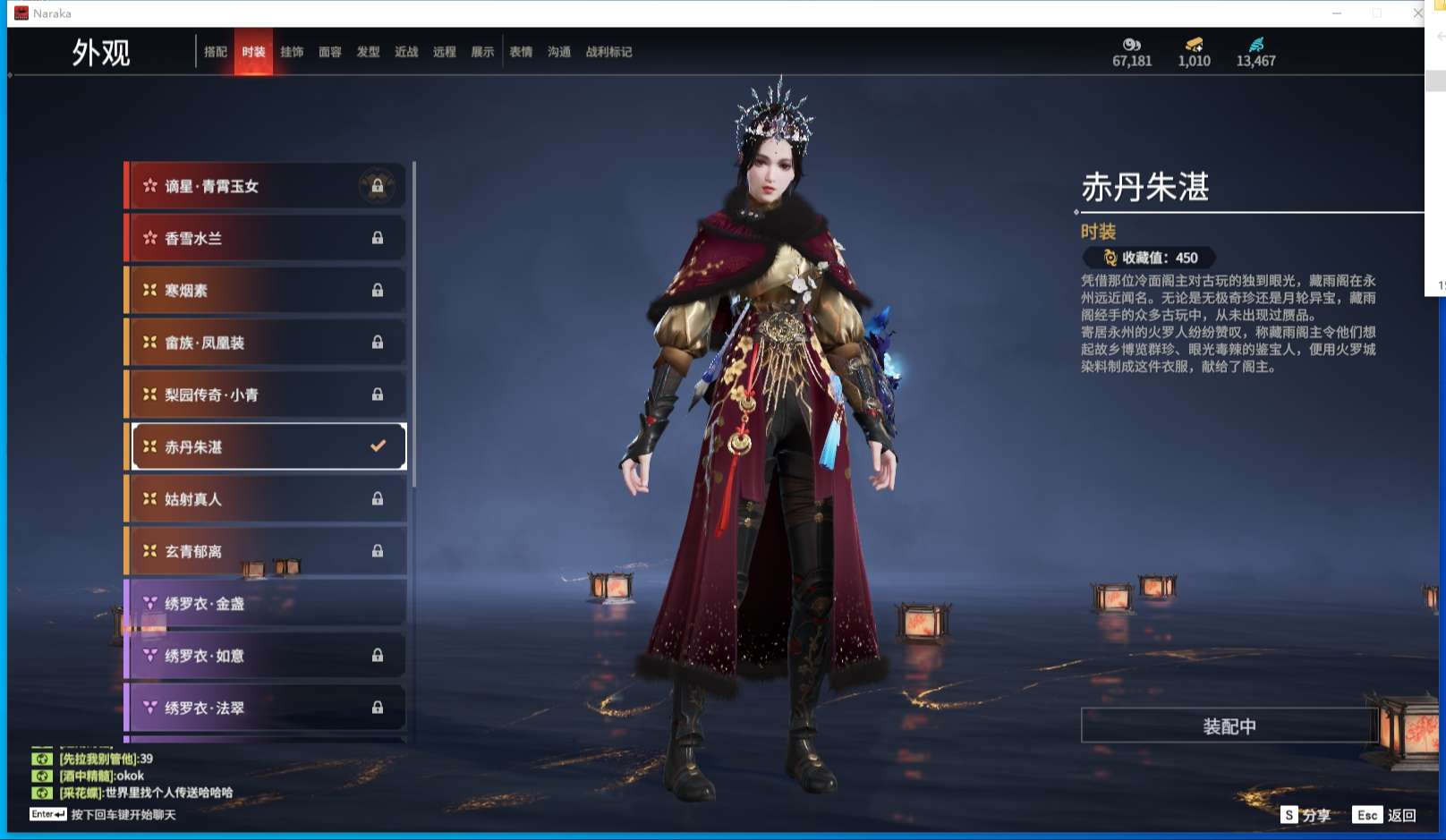Viewport: 1446px width, 840px height.
Task: Click the 分享 share button
Action: click(x=1312, y=816)
